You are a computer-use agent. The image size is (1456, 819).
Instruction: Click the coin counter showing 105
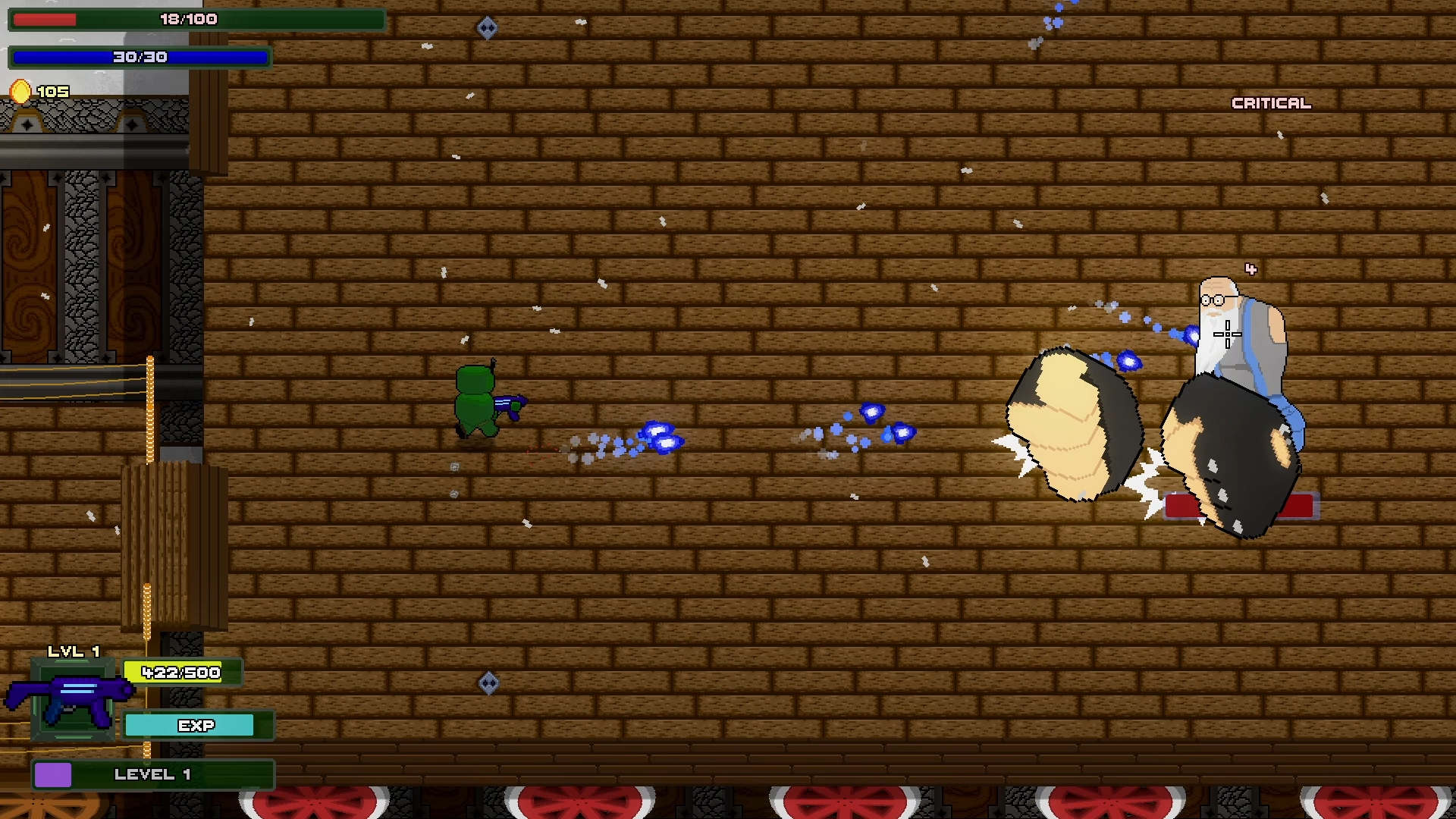click(53, 91)
